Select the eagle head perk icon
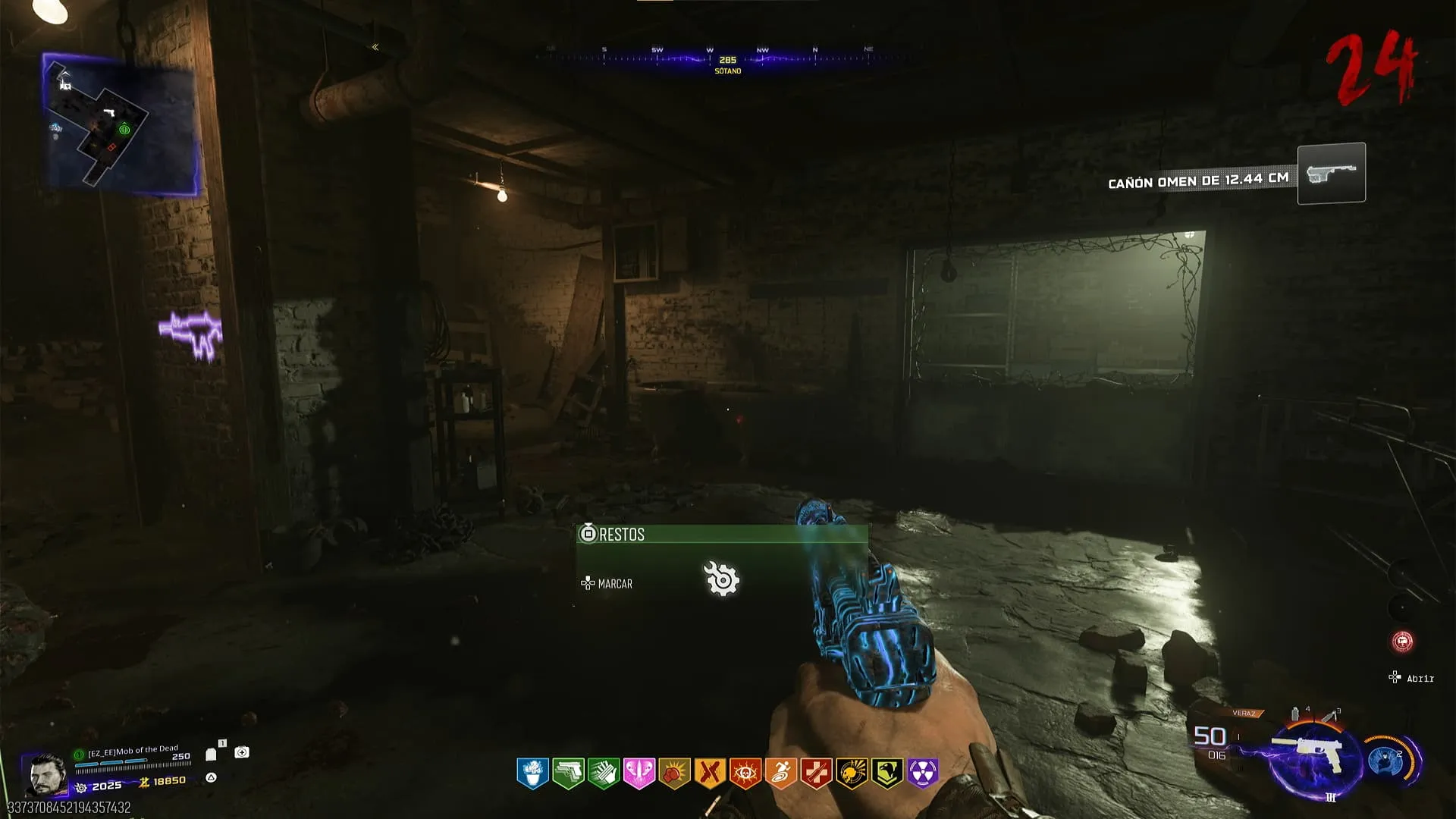Image resolution: width=1456 pixels, height=819 pixels. point(887,773)
